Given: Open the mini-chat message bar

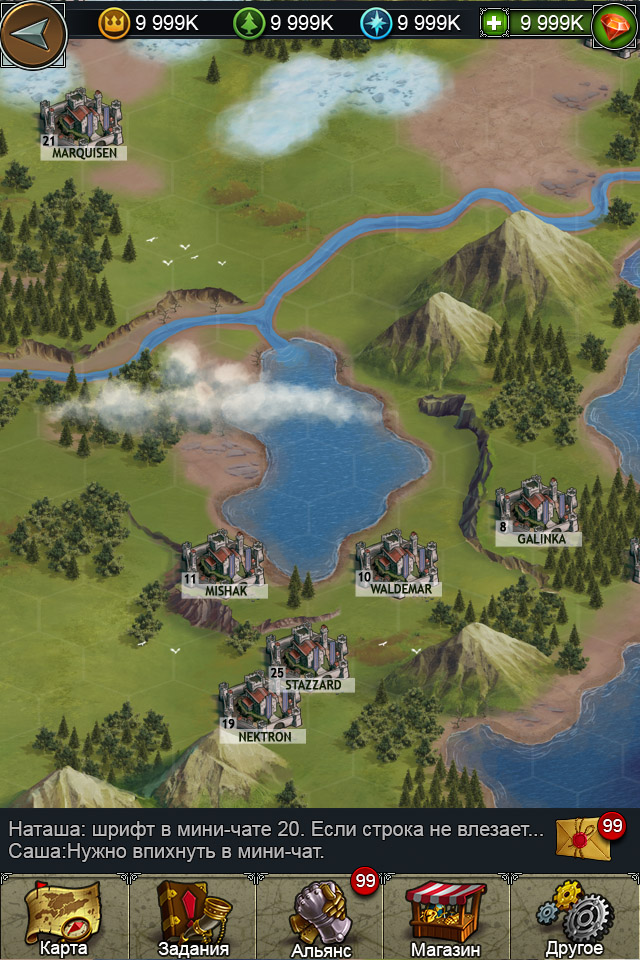Looking at the screenshot, I should pos(275,840).
